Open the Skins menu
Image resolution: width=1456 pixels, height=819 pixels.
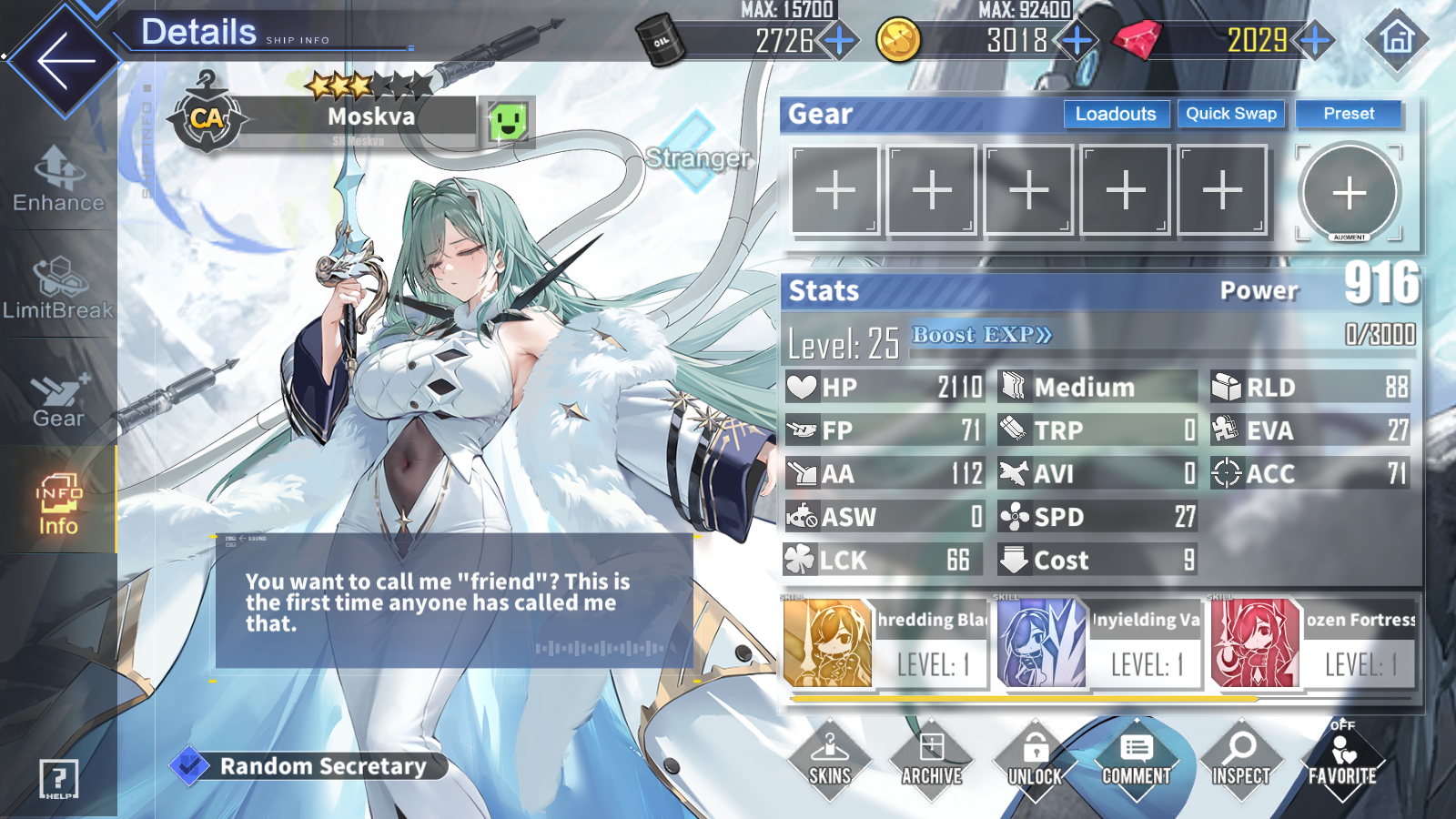[x=830, y=761]
